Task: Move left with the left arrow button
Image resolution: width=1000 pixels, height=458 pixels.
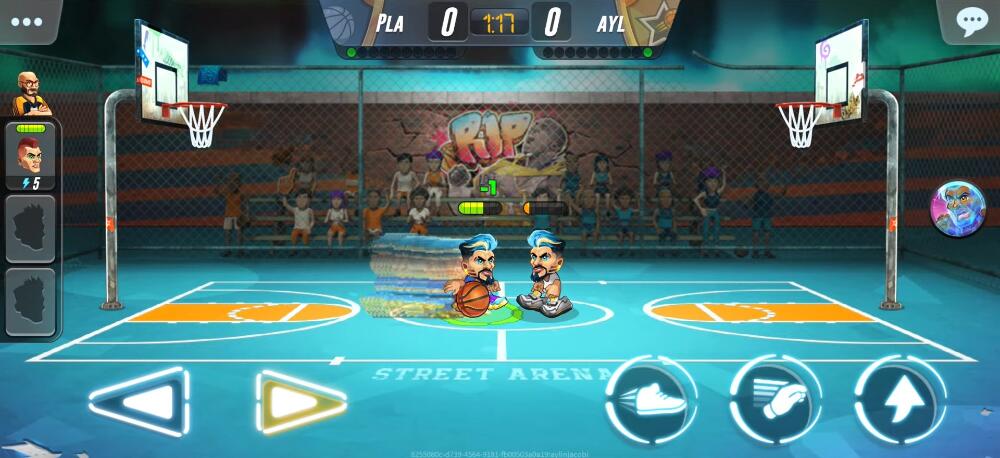Action: pos(137,402)
